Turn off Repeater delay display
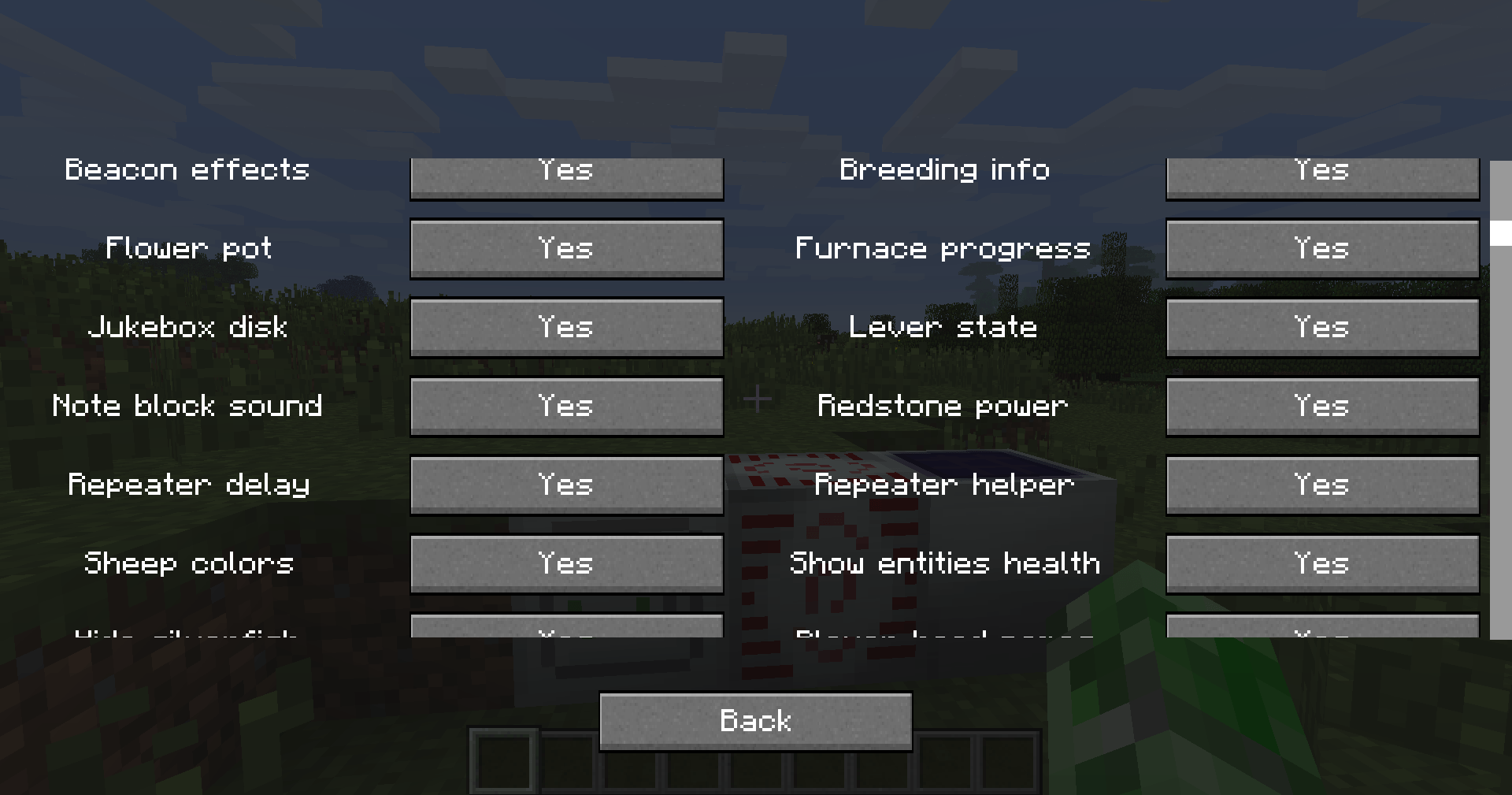The image size is (1512, 795). click(566, 485)
